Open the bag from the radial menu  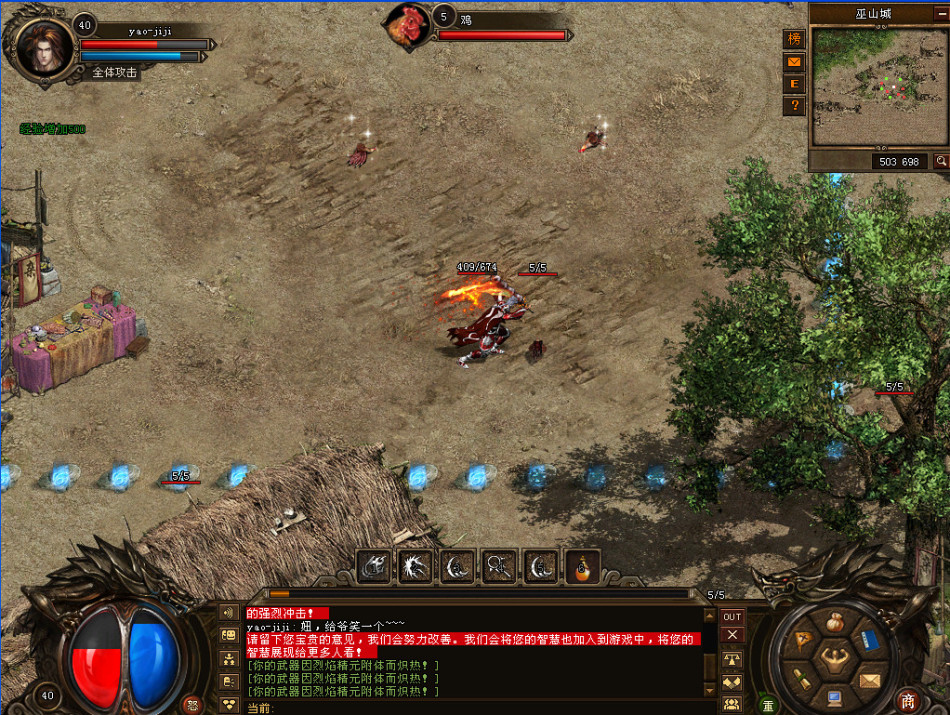[x=834, y=622]
